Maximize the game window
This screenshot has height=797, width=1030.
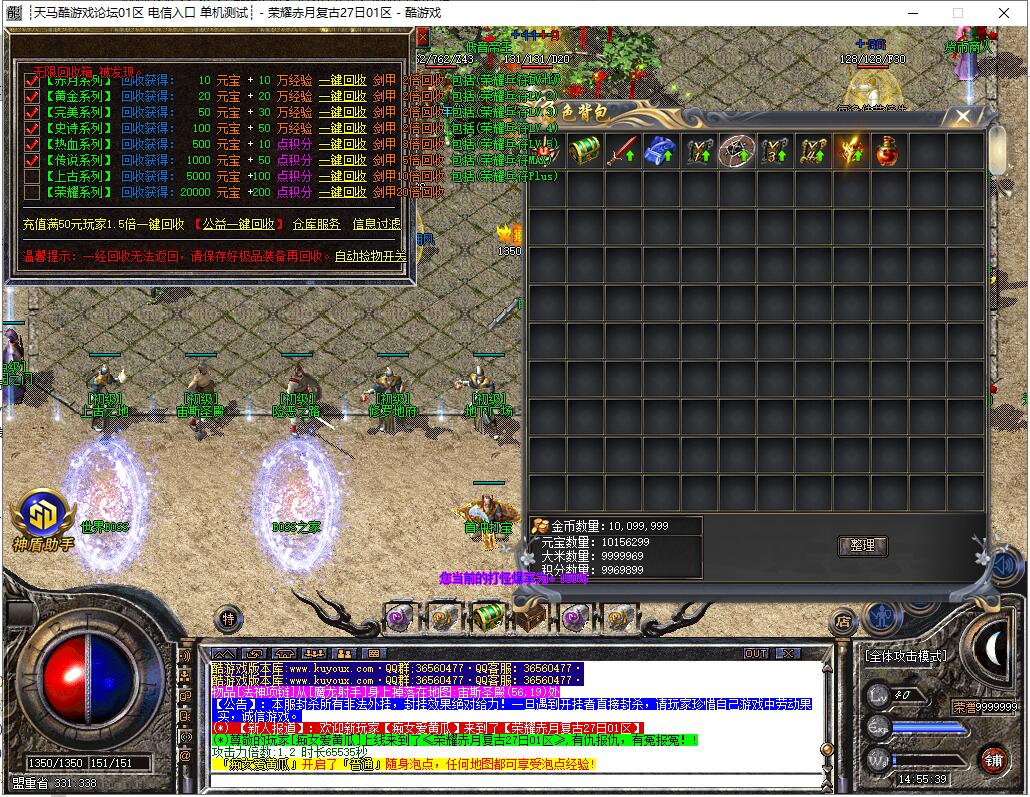957,13
